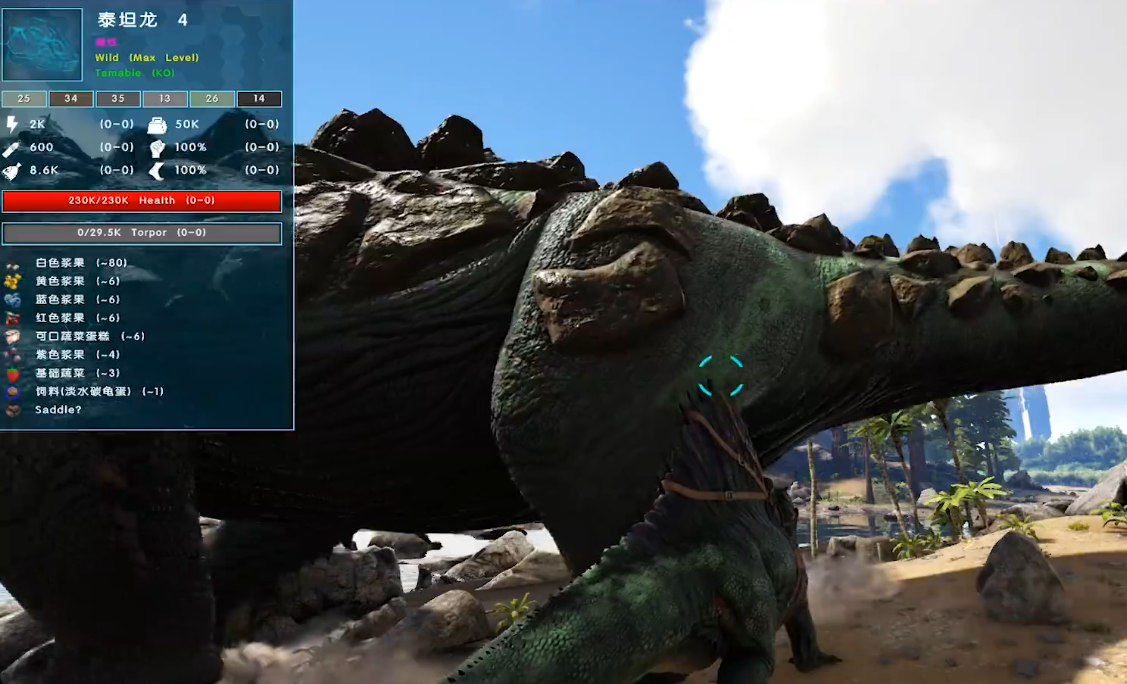Select the 可口蔬菜蛋糕 food row
Image resolution: width=1127 pixels, height=684 pixels.
(x=89, y=336)
